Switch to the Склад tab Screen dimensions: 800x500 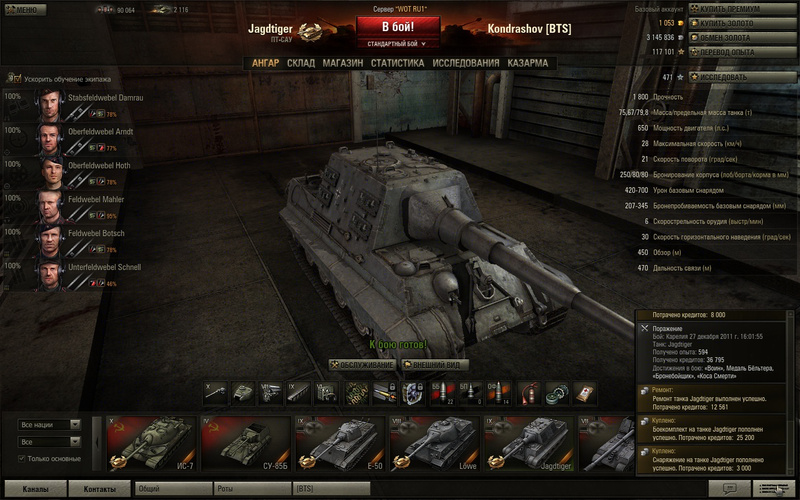[x=301, y=63]
